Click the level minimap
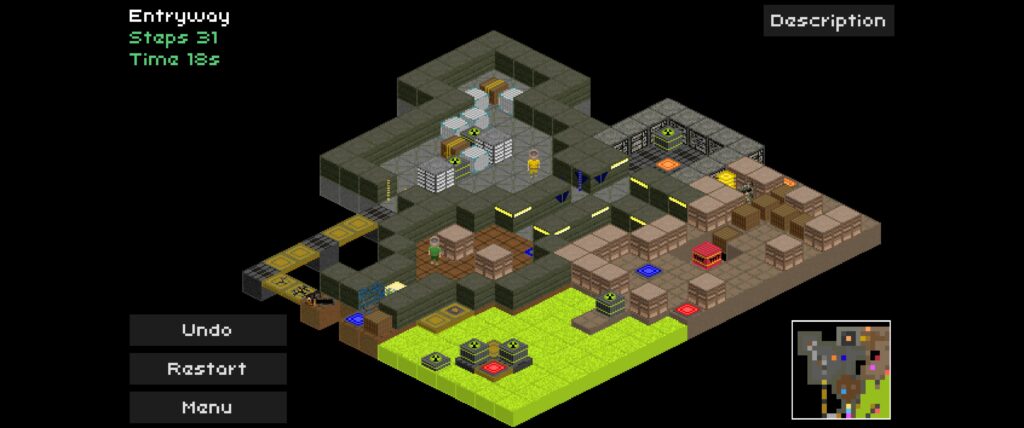The width and height of the screenshot is (1024, 428). tap(840, 369)
